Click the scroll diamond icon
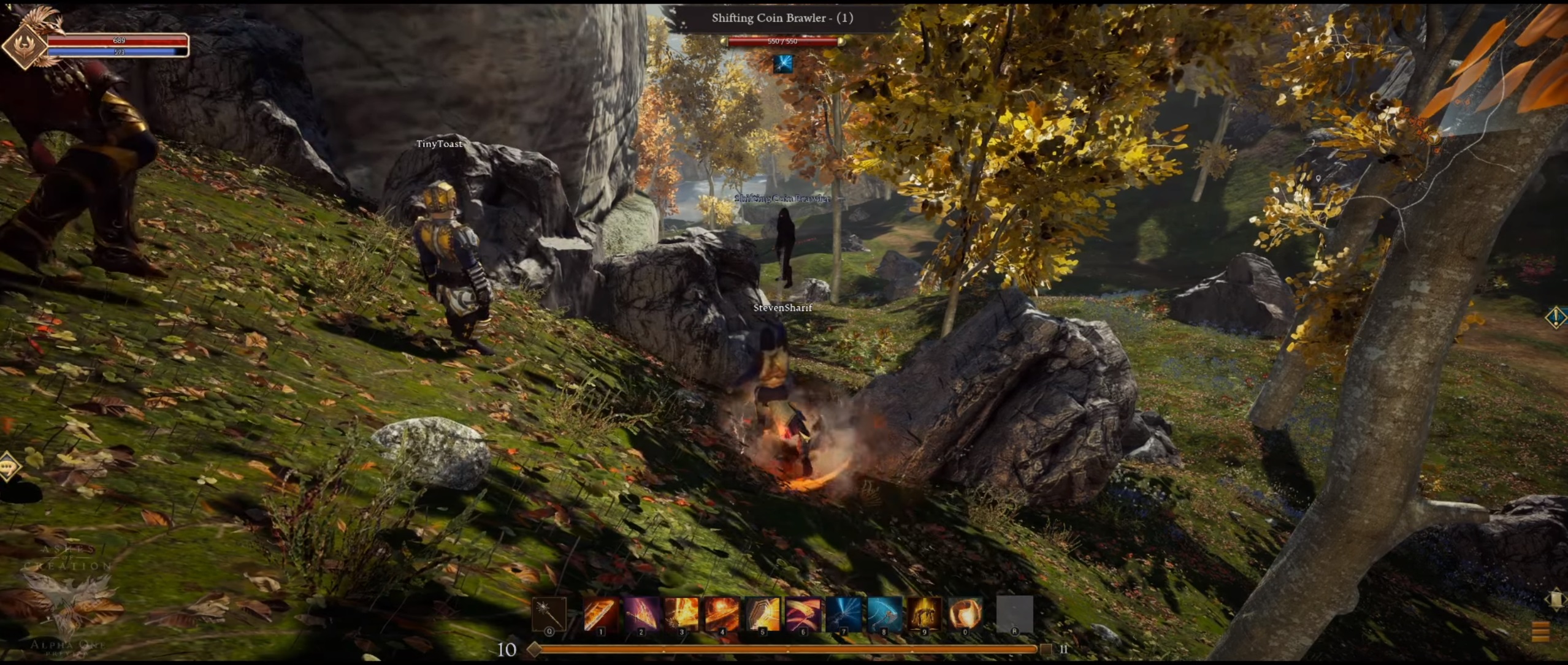The image size is (1568, 665). click(x=1556, y=599)
